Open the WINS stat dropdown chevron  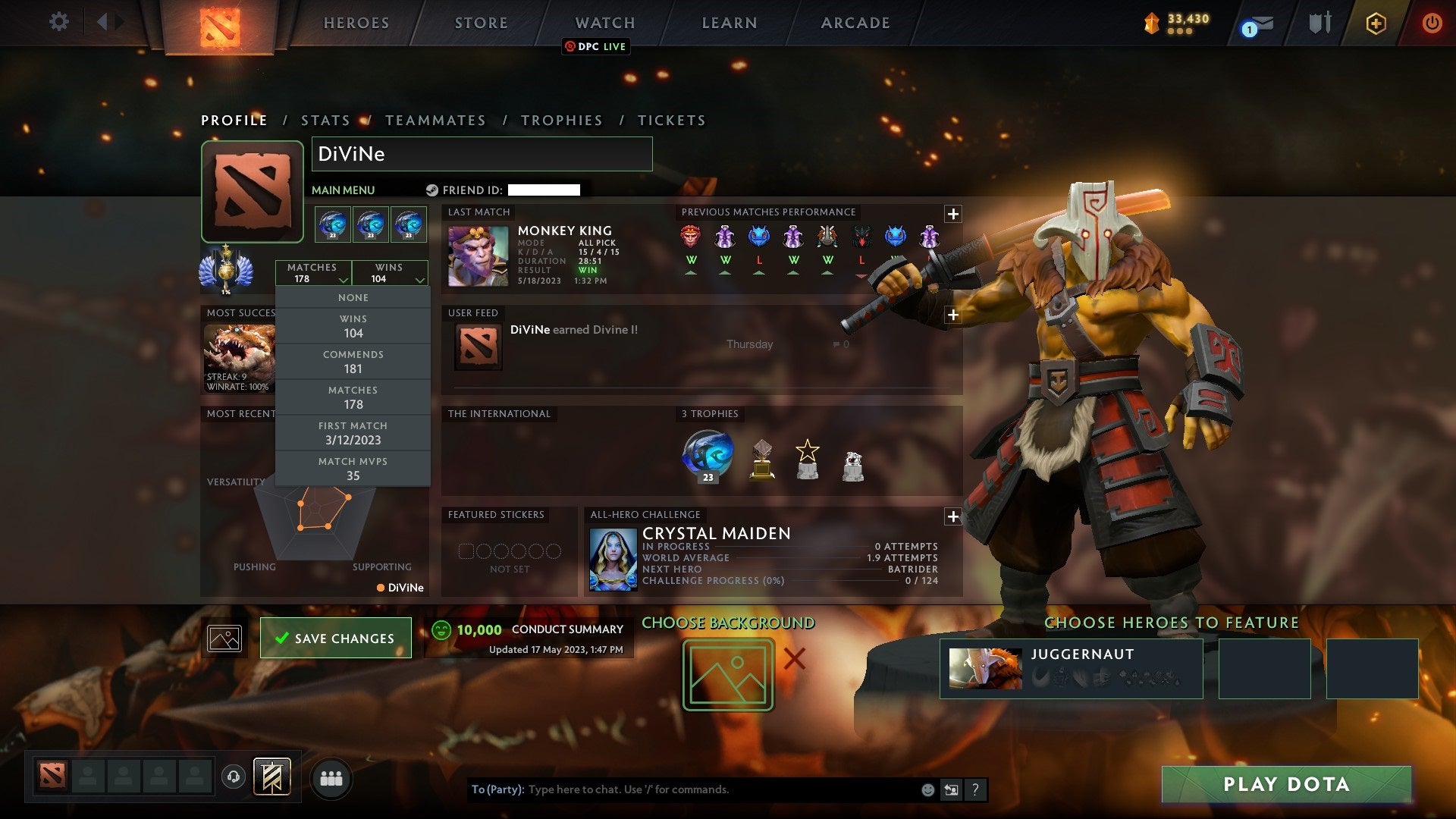click(x=419, y=278)
